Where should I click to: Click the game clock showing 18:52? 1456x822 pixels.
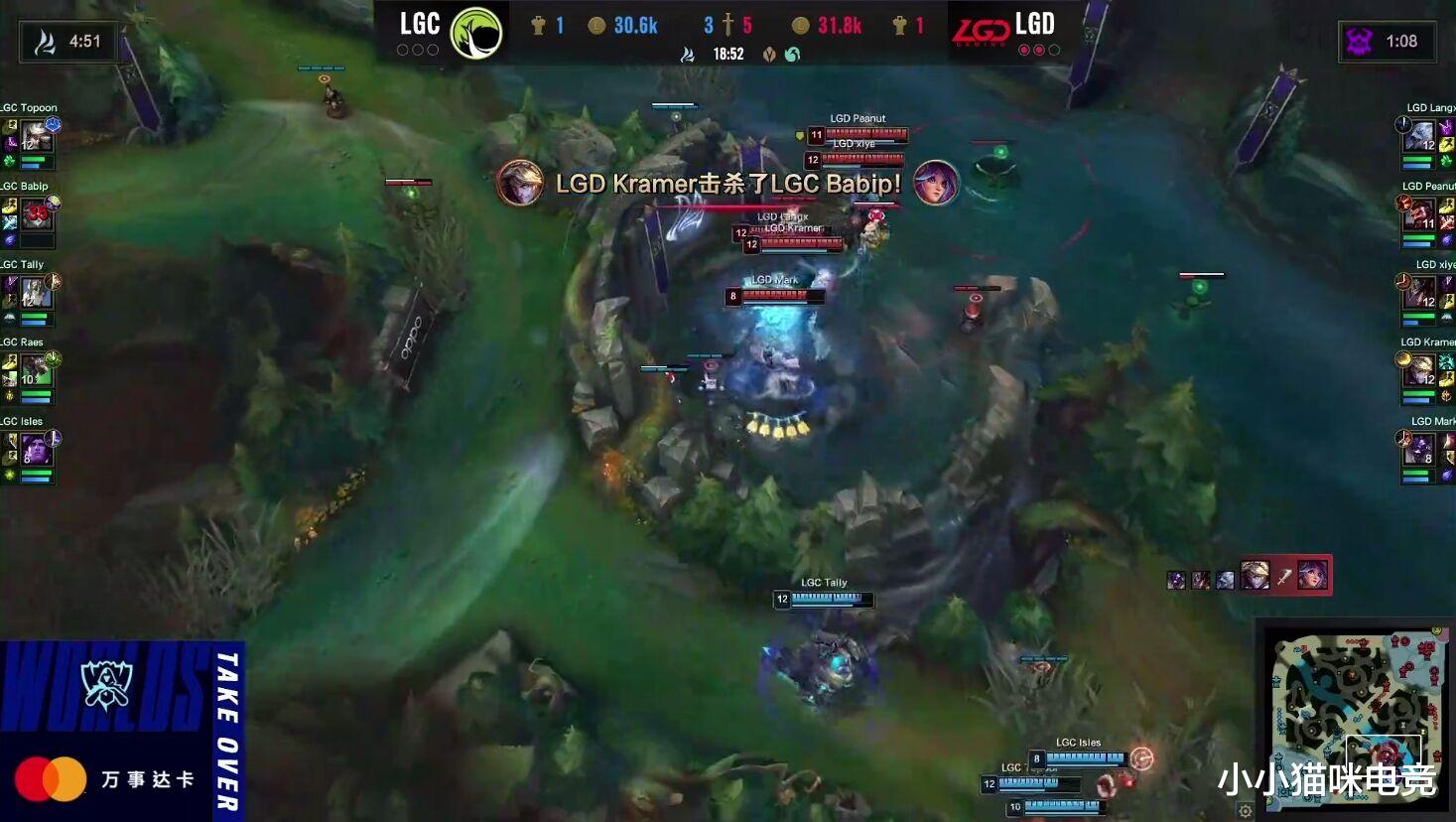coord(729,54)
